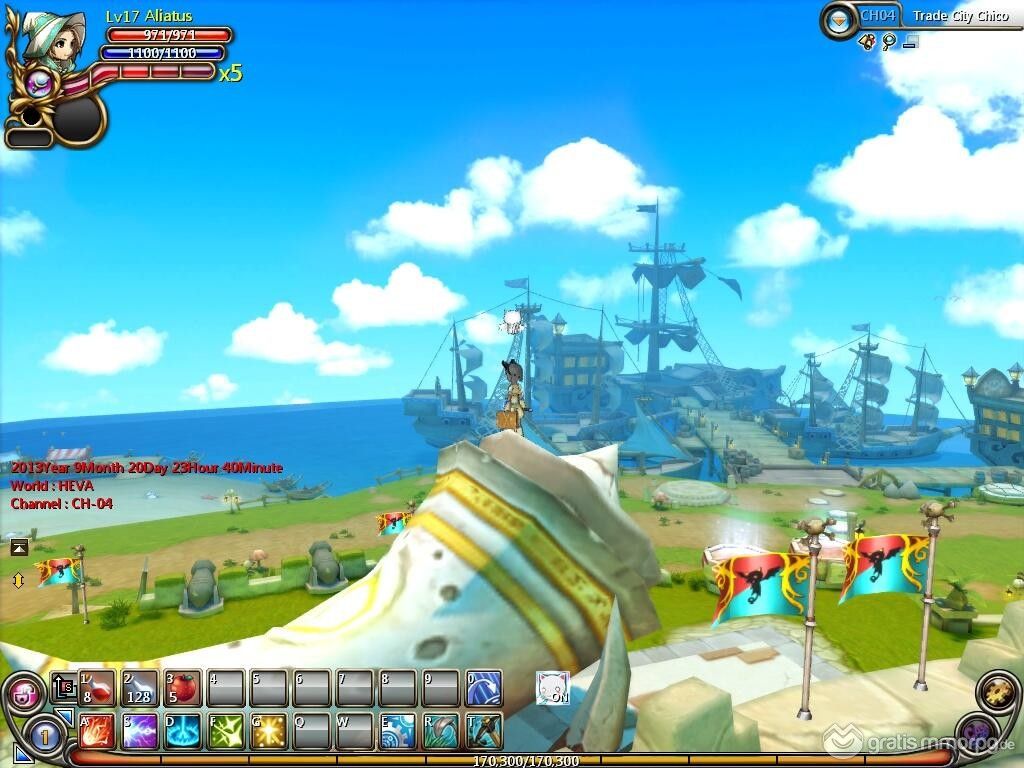Use the sickle gathering skill
This screenshot has height=768, width=1024.
441,731
